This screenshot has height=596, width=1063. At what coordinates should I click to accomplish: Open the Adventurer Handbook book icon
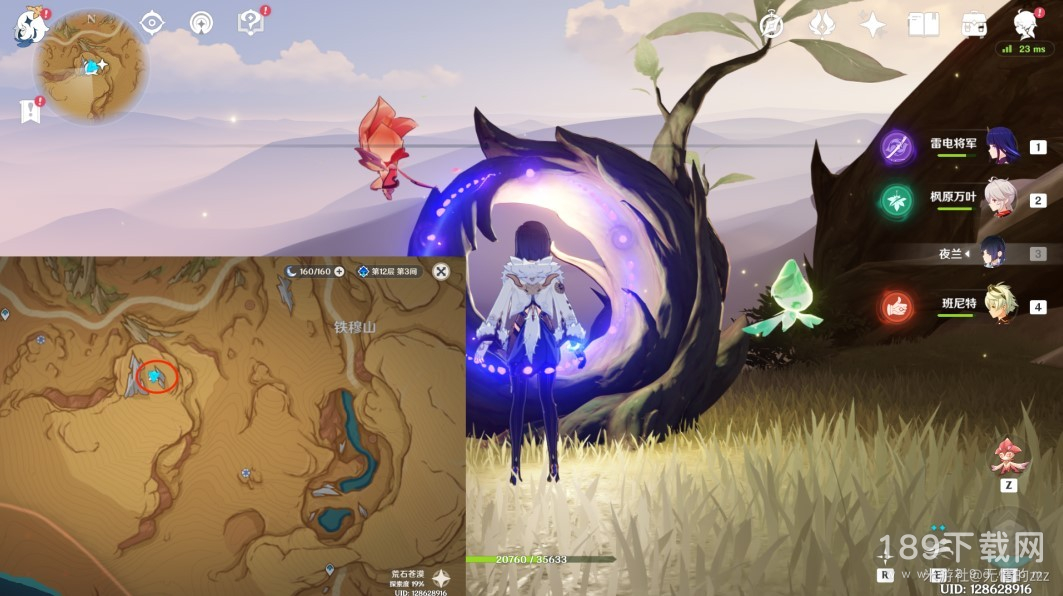tap(923, 25)
